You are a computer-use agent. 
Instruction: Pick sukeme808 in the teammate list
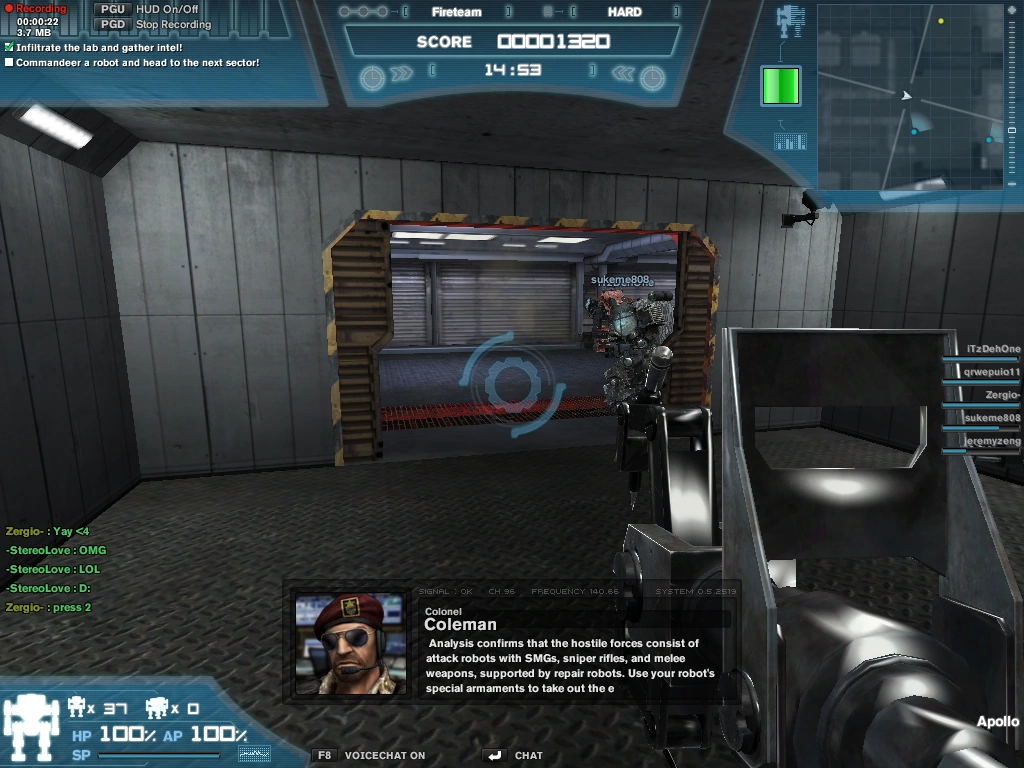(991, 418)
